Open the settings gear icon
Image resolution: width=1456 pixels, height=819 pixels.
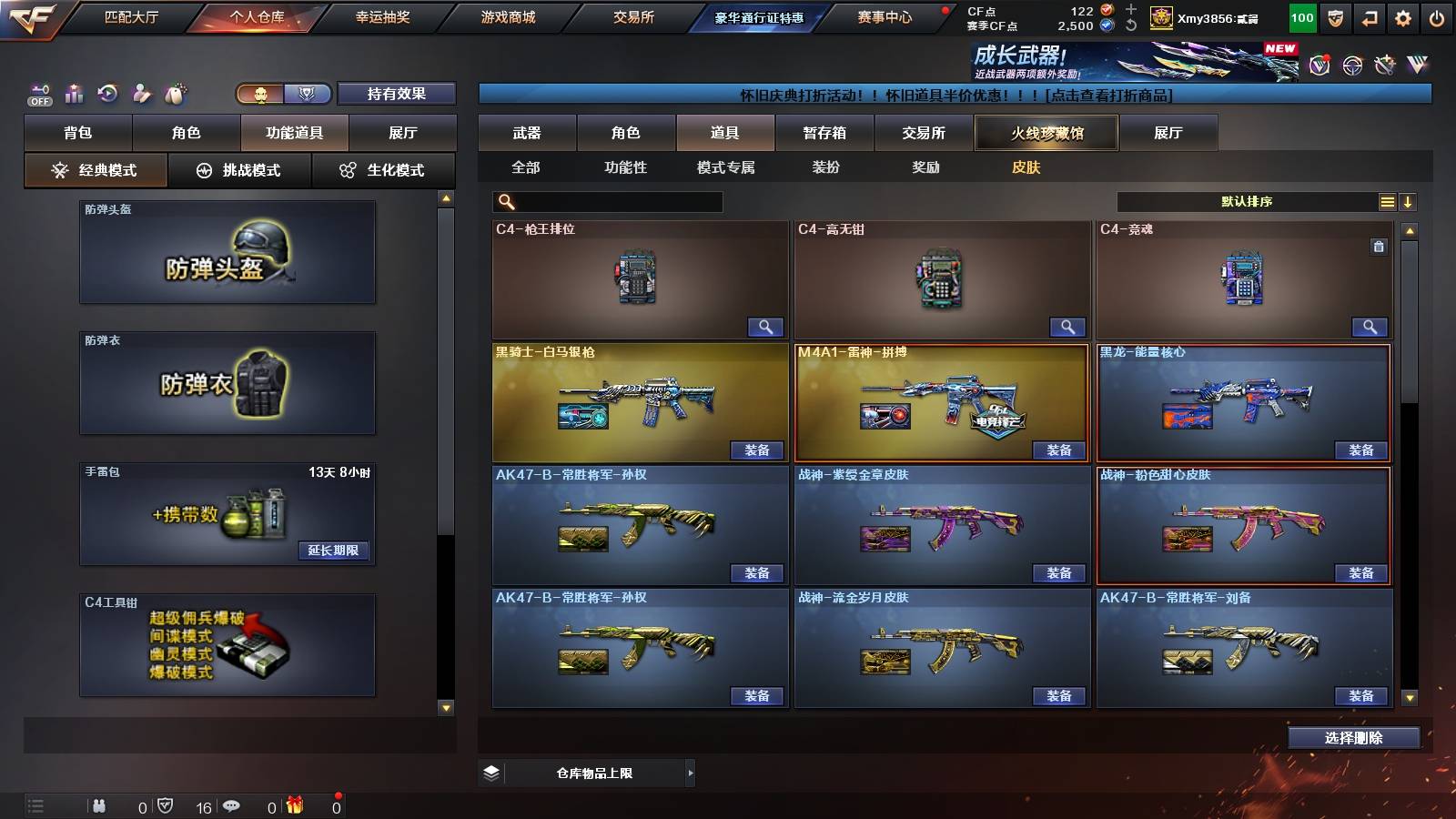tap(1401, 17)
